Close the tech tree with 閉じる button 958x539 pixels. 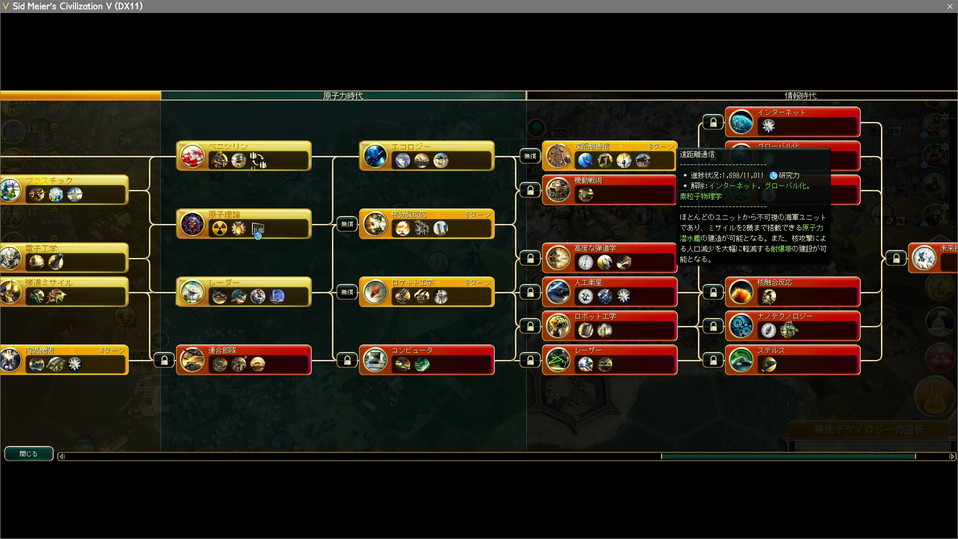click(29, 453)
